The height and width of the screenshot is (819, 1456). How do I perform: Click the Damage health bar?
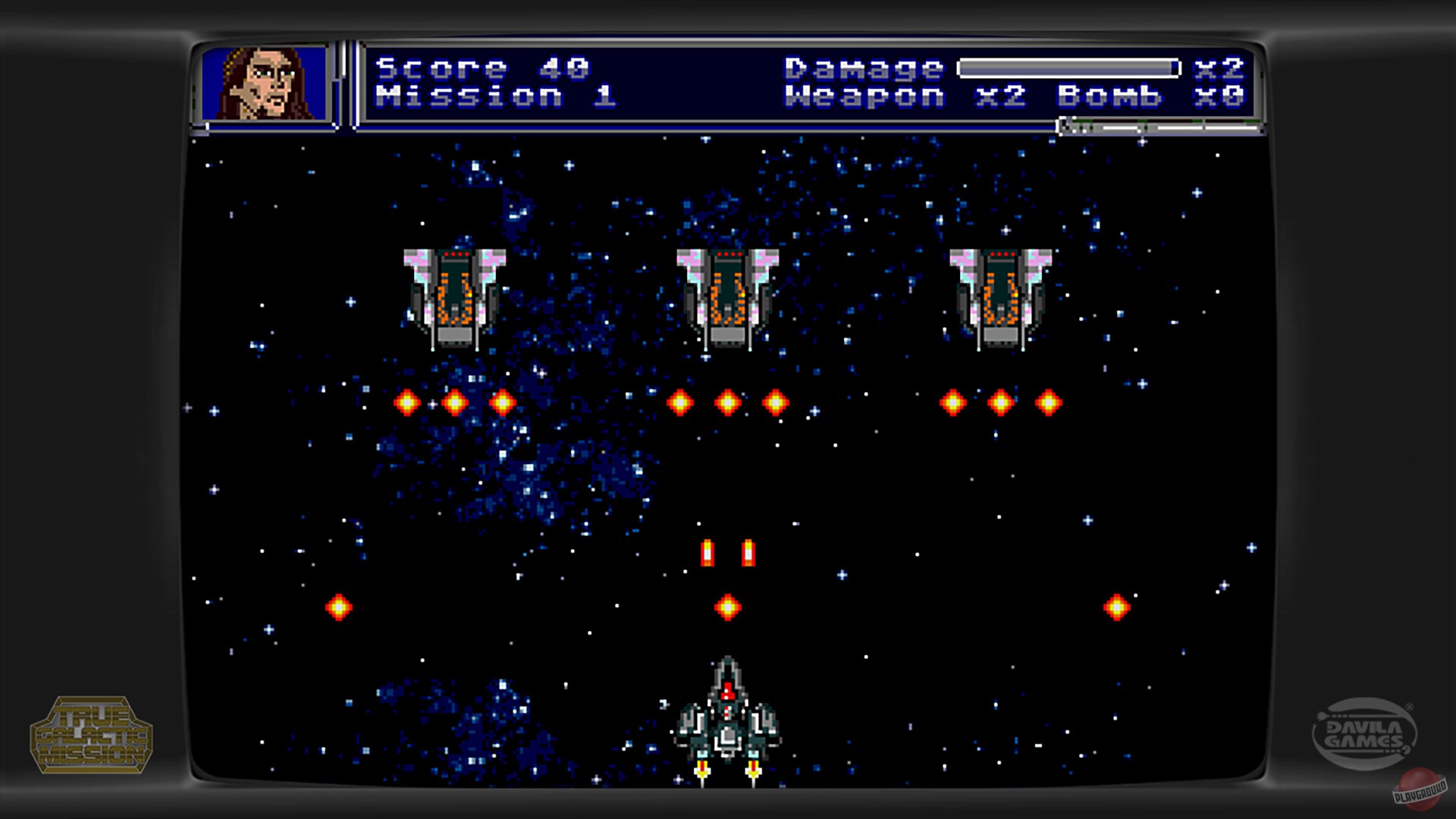(1069, 67)
